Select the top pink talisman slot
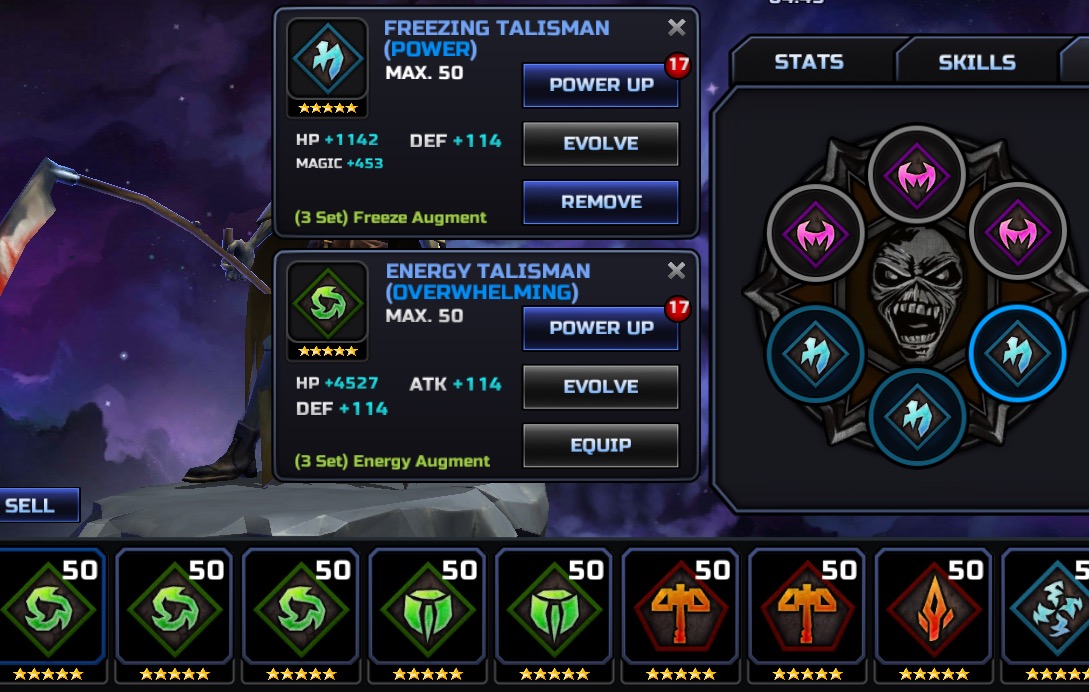1089x692 pixels. (x=916, y=177)
